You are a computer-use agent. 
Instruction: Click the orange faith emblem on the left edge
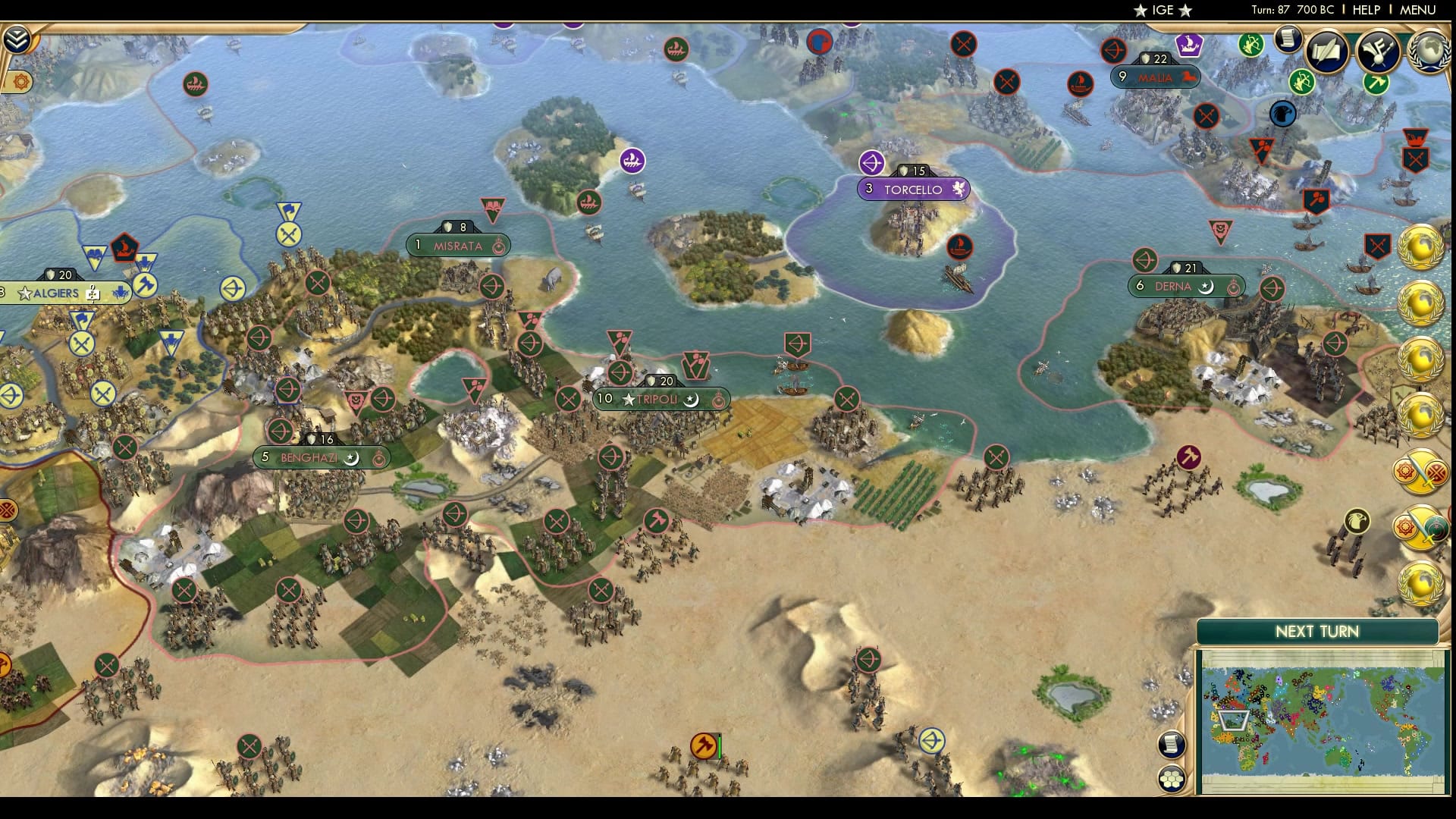click(20, 81)
